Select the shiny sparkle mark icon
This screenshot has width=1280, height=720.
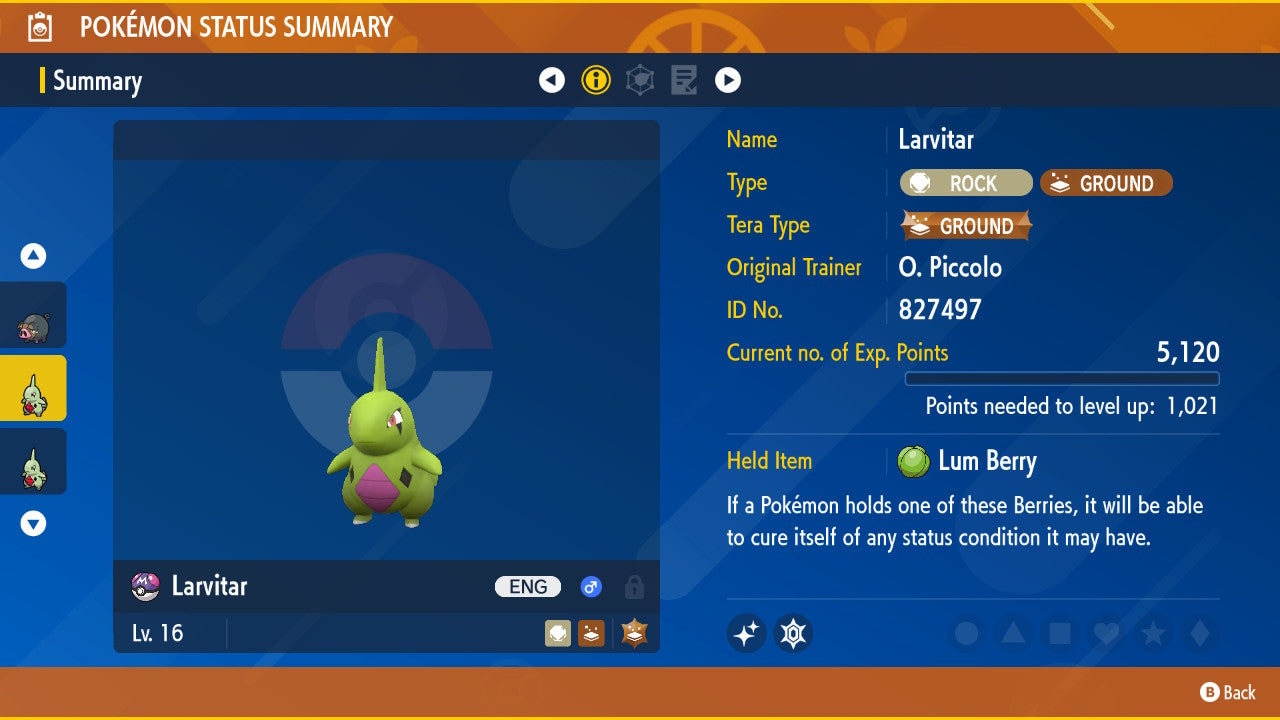tap(746, 633)
